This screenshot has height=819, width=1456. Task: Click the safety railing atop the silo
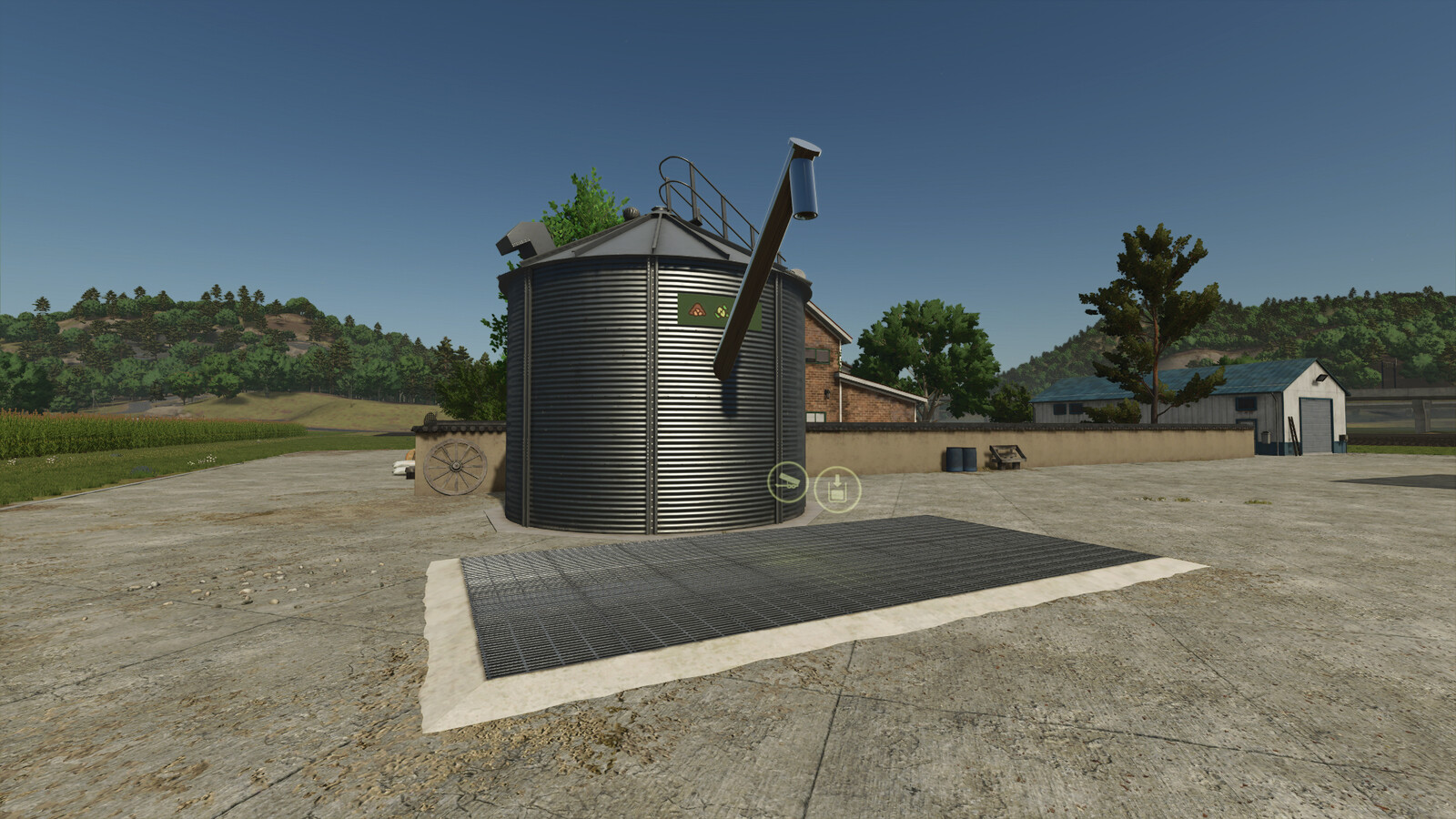(692, 187)
